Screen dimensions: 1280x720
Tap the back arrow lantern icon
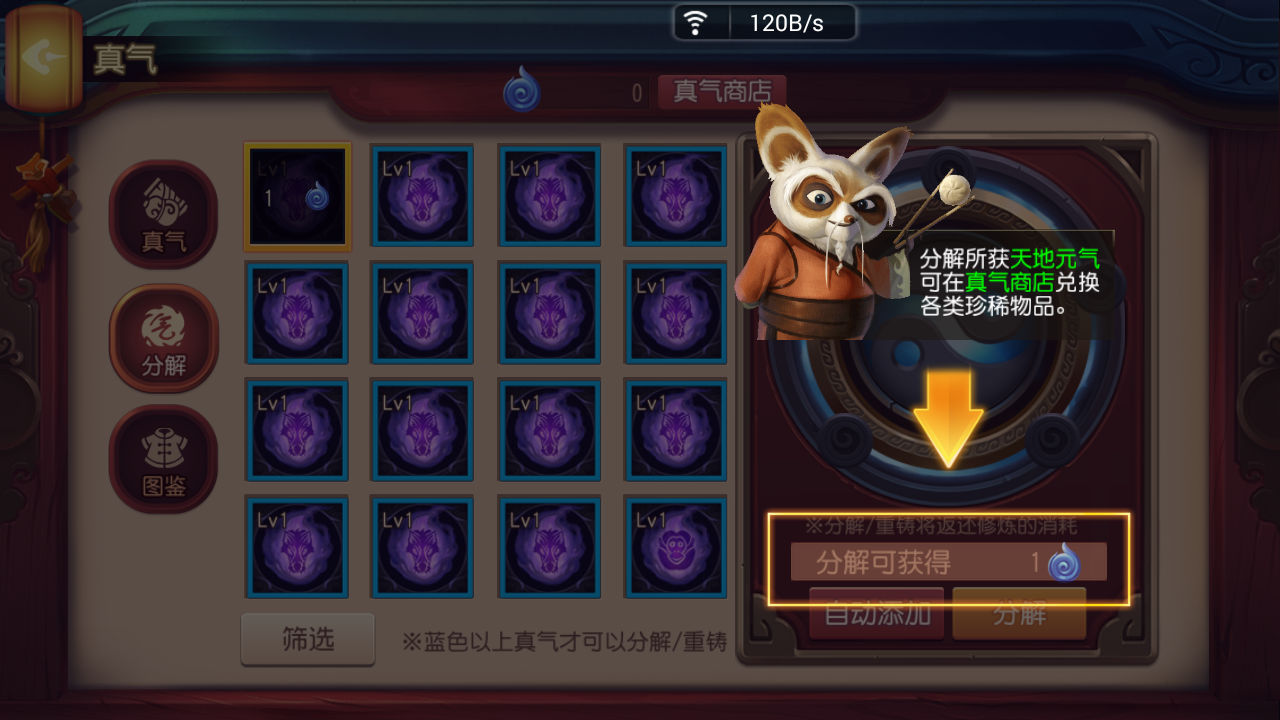click(45, 58)
